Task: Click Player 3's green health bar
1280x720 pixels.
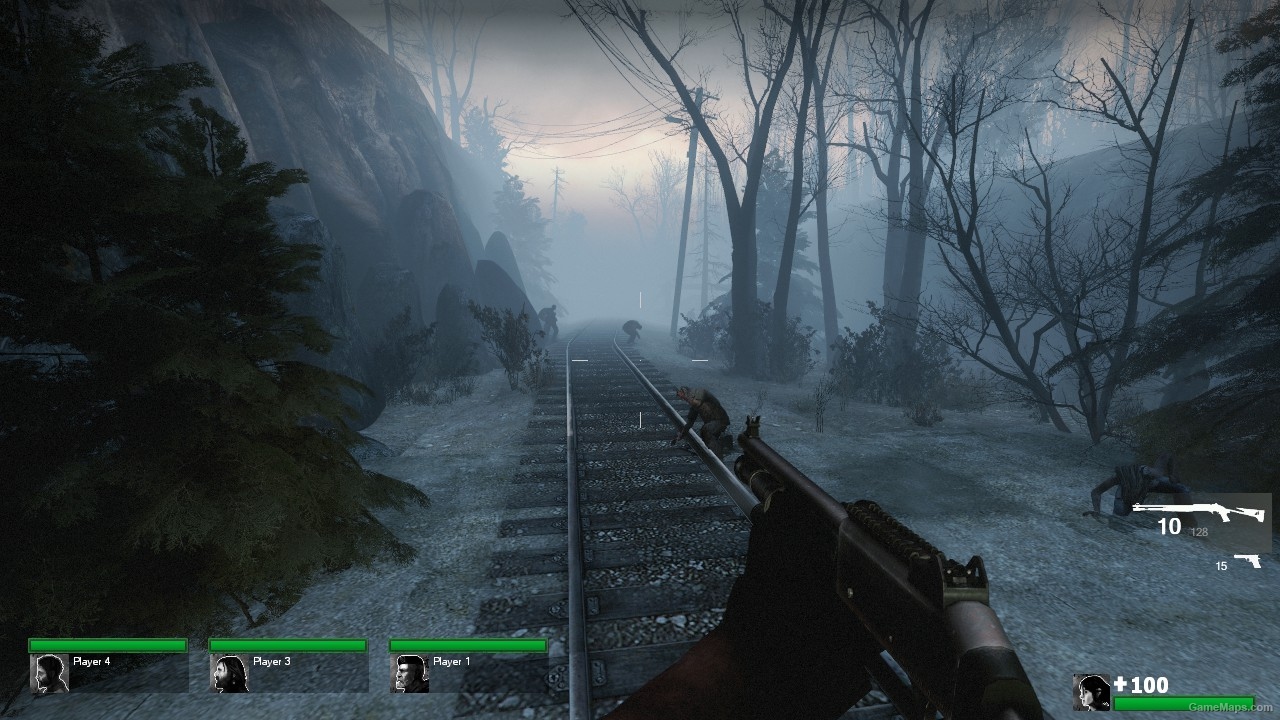Action: (x=287, y=647)
